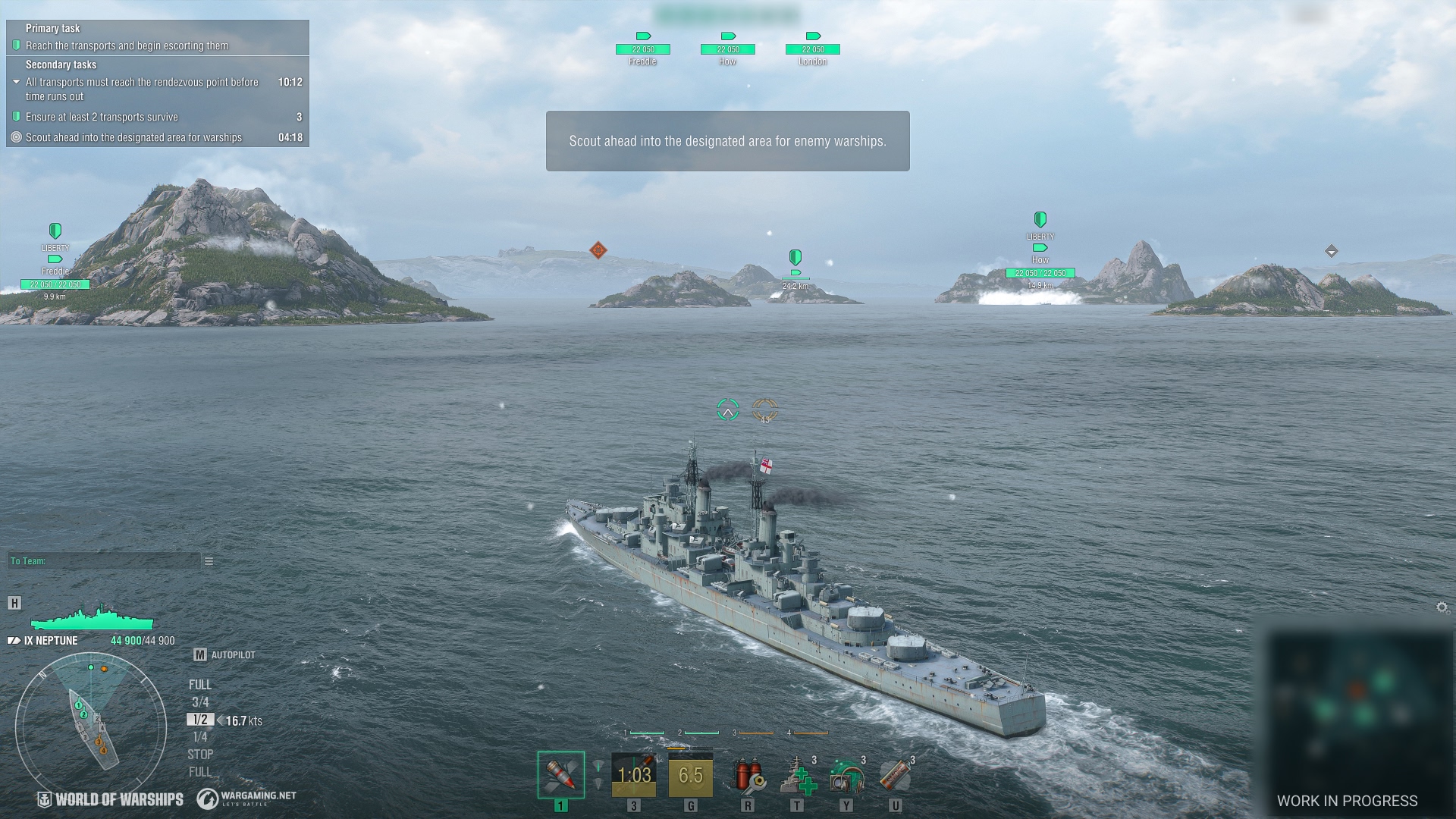
Task: Select London transport in top team bar
Action: tap(813, 49)
